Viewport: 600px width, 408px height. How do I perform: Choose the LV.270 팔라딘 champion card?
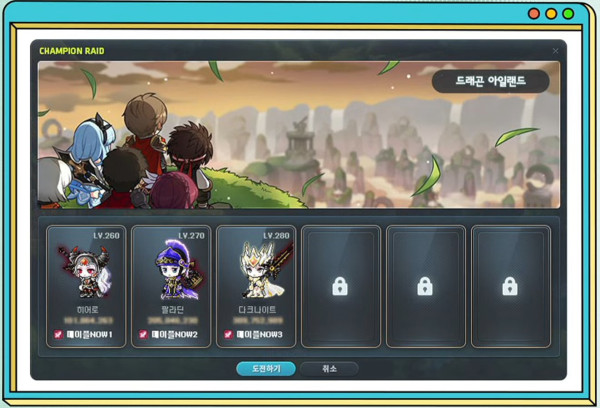(171, 280)
